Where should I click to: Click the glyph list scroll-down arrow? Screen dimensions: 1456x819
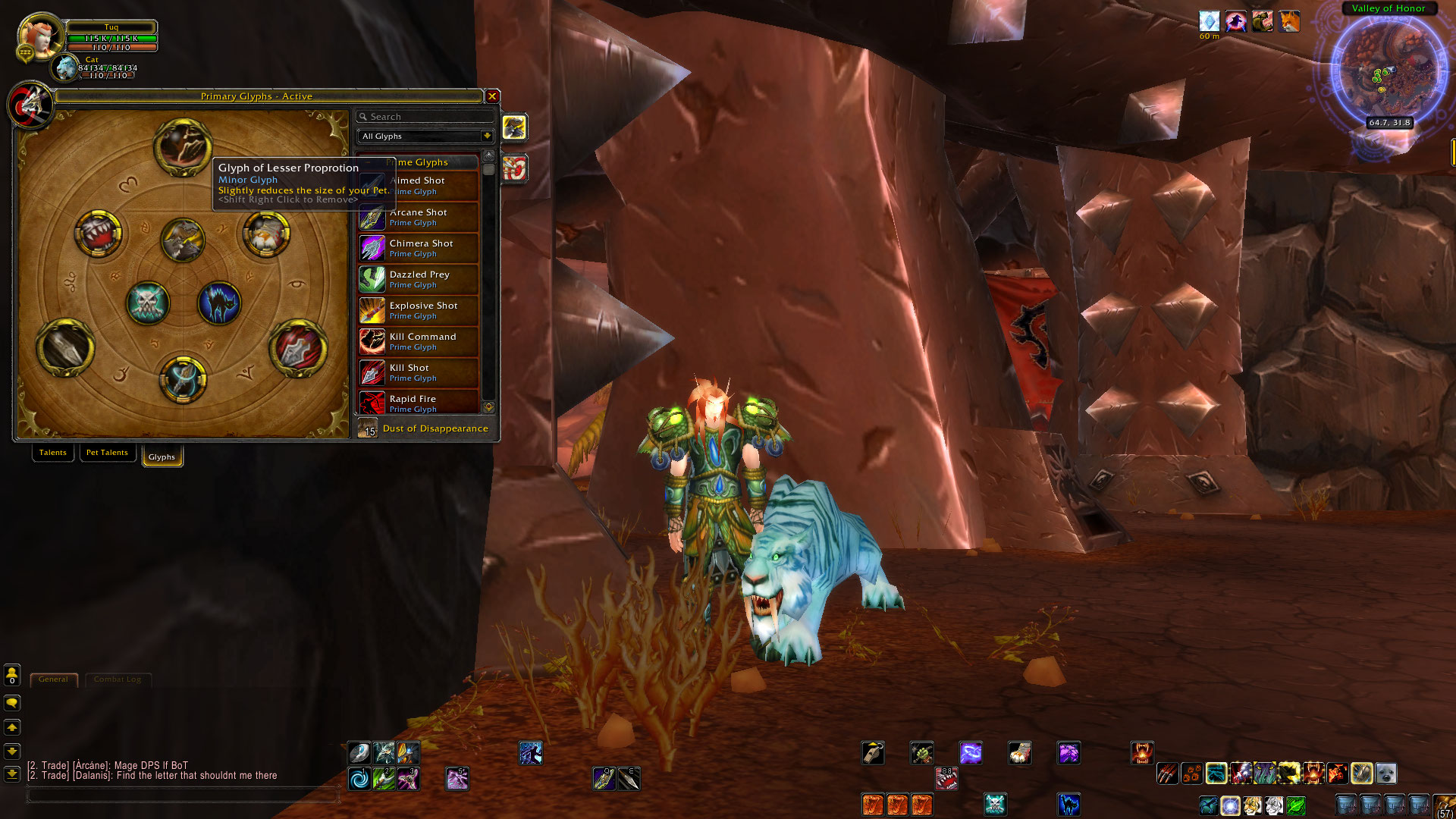point(489,407)
